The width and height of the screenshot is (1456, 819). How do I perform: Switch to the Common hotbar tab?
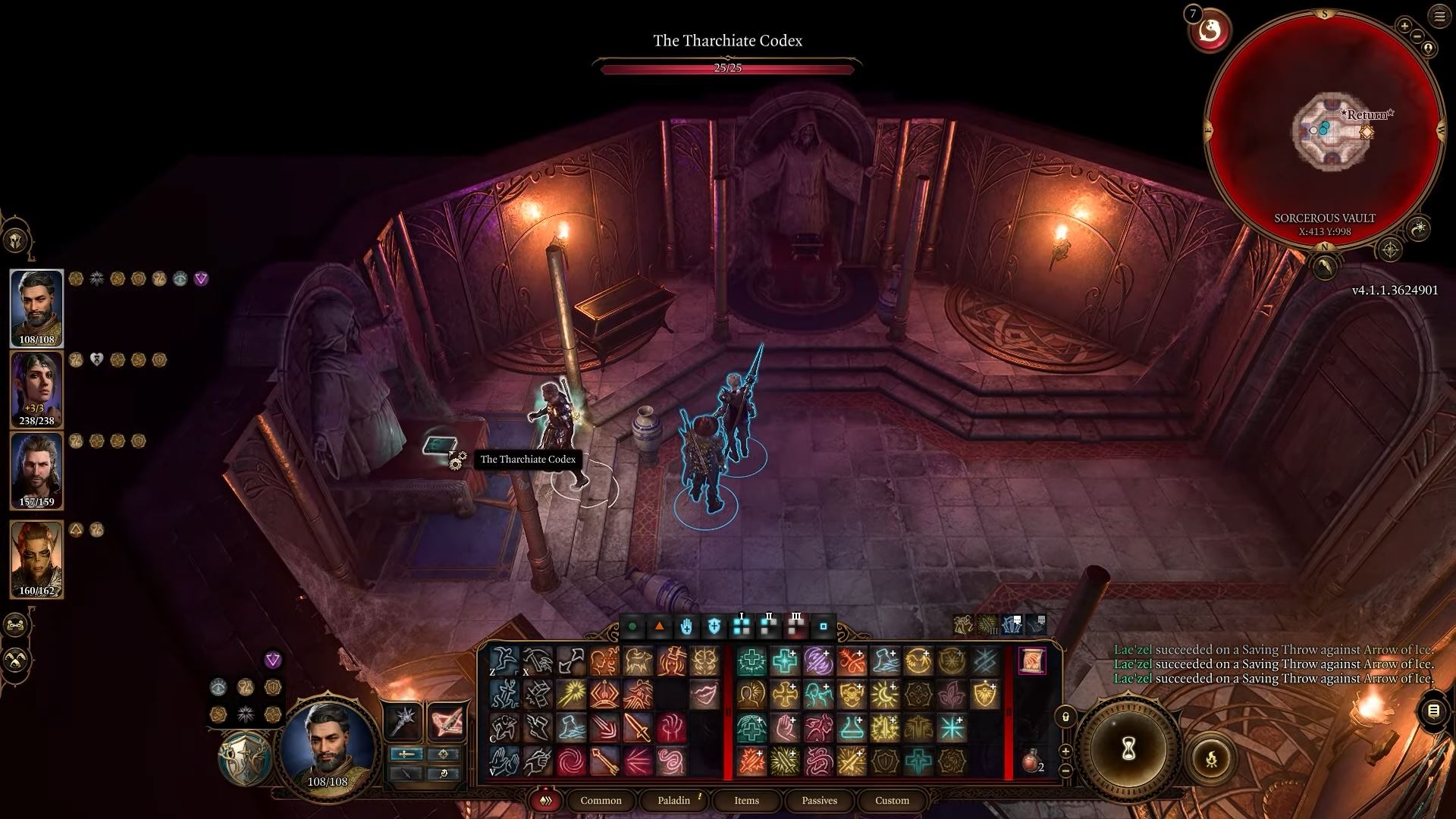click(601, 800)
